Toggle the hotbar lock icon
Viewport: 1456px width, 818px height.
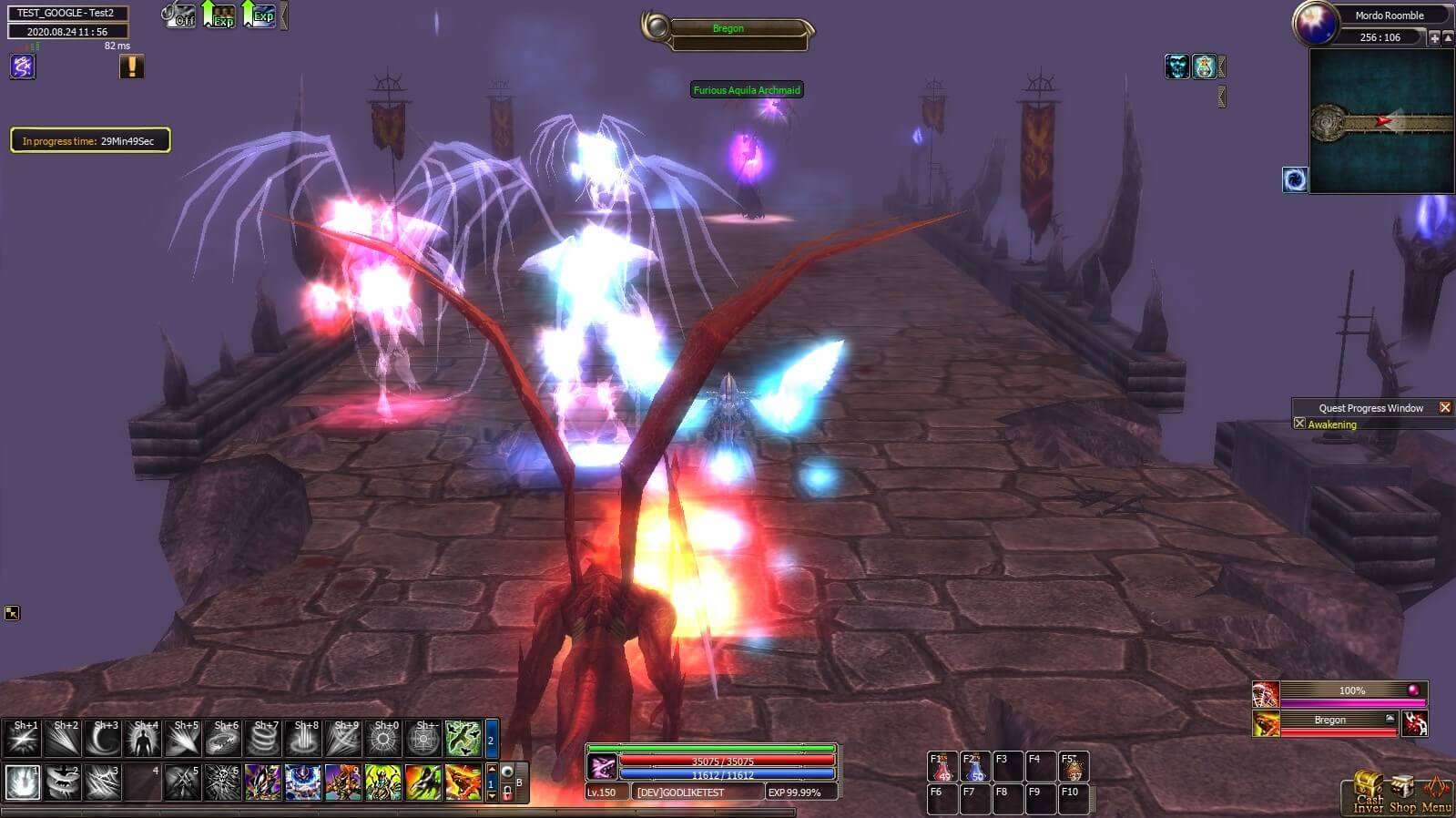(507, 791)
